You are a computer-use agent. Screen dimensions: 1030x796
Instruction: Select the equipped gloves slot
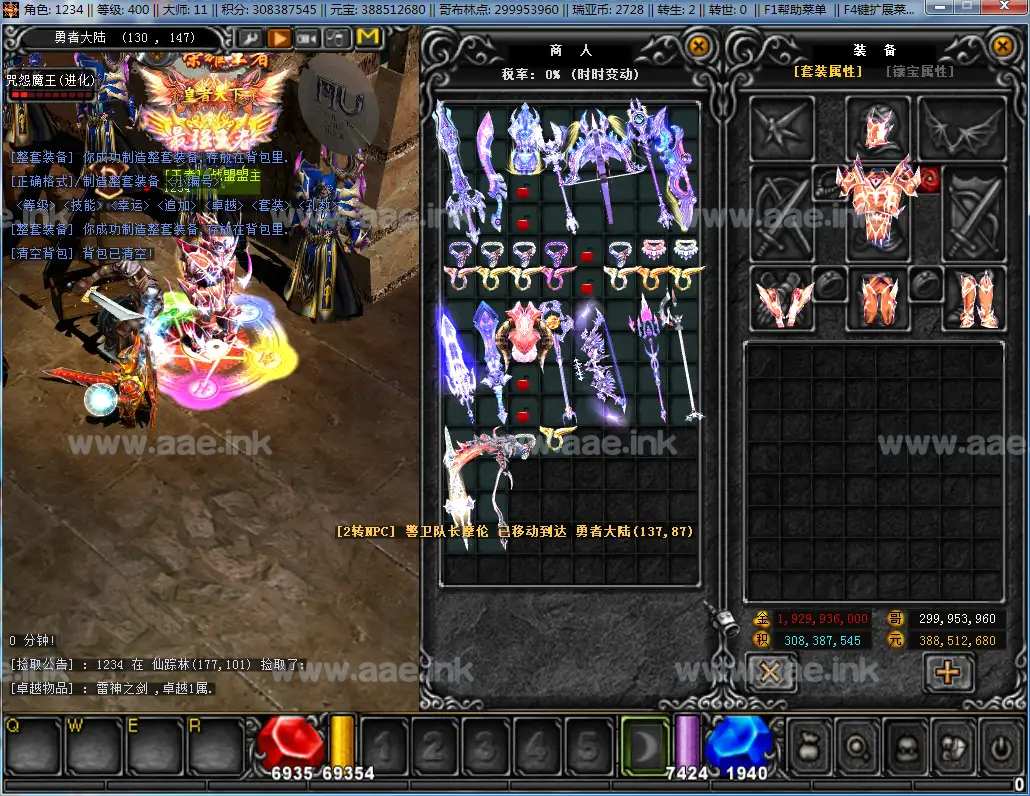click(x=784, y=299)
